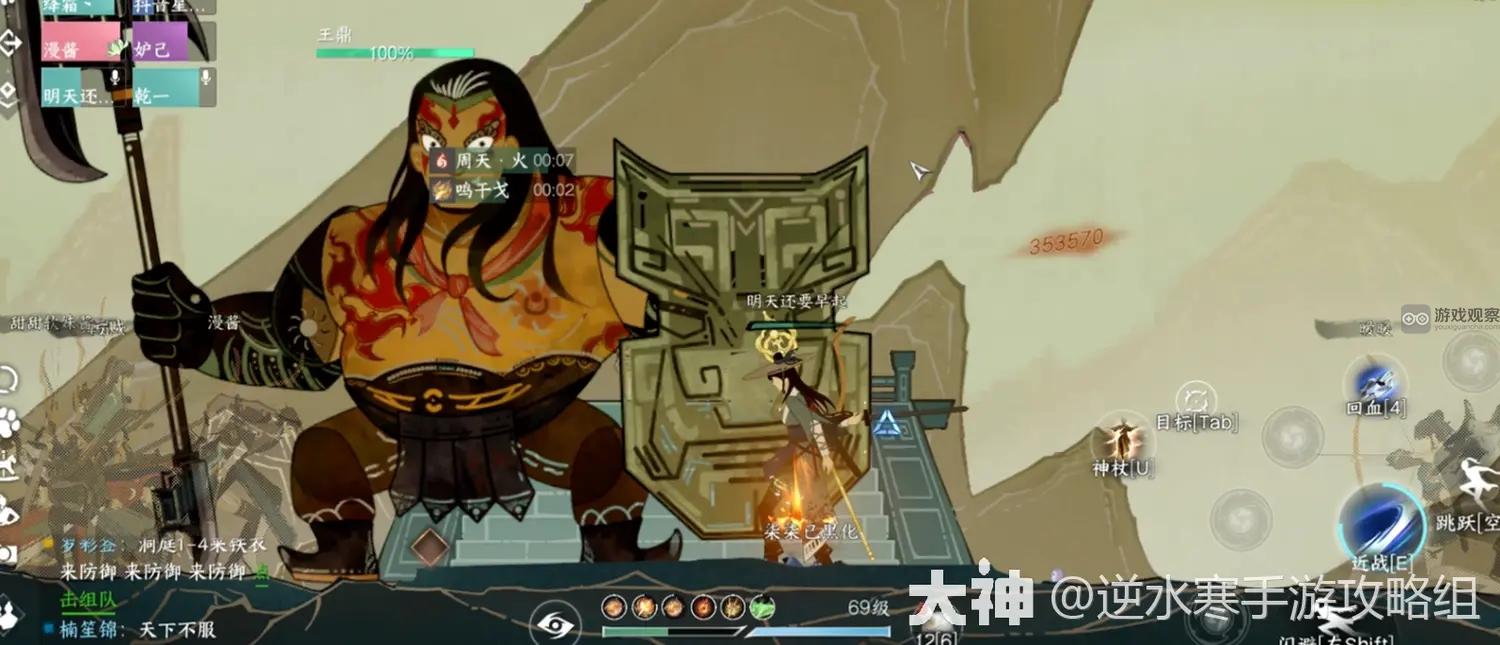Click the 游戏观察 watermark logo

(x=1449, y=318)
